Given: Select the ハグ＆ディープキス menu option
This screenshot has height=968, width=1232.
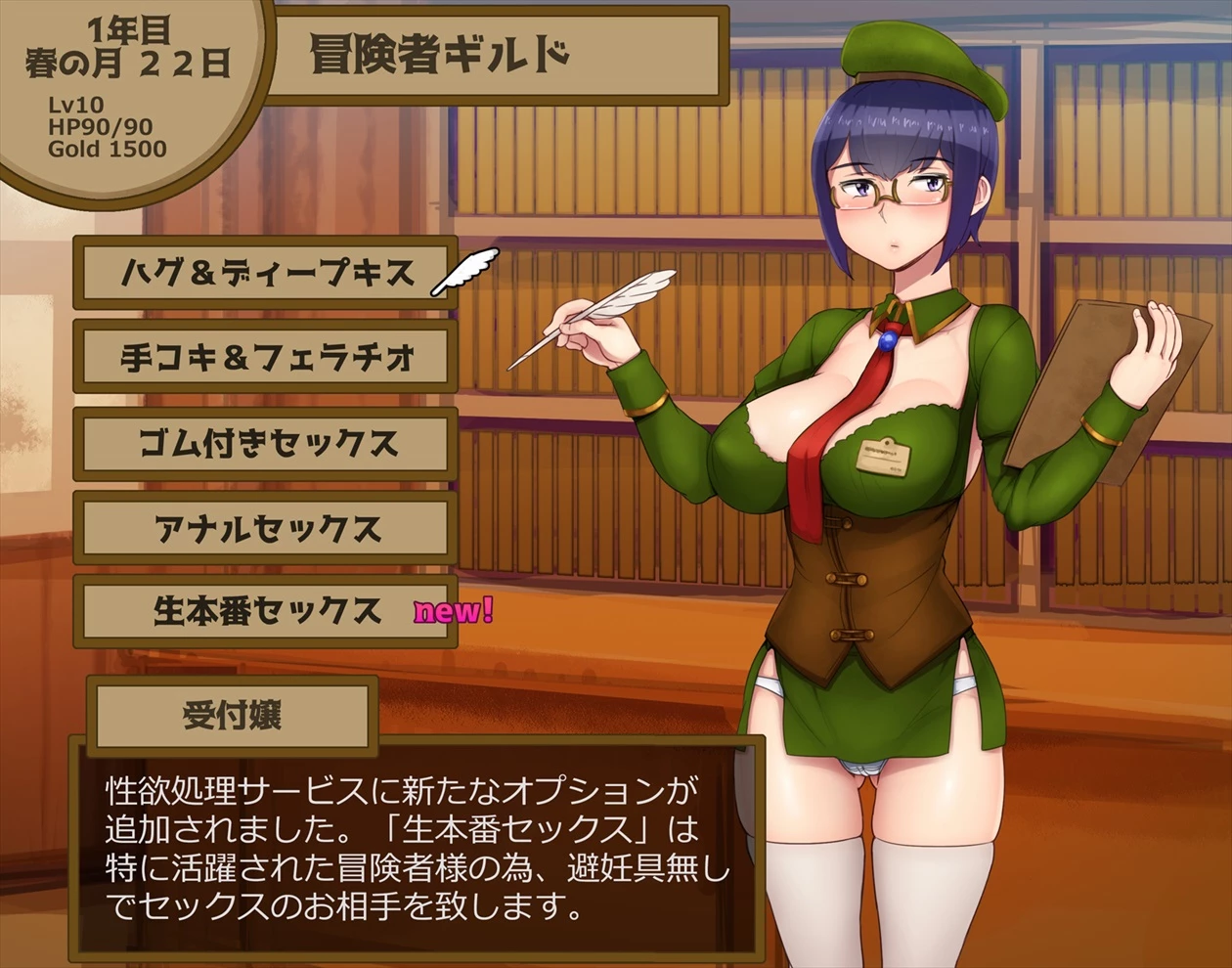Looking at the screenshot, I should coord(266,273).
